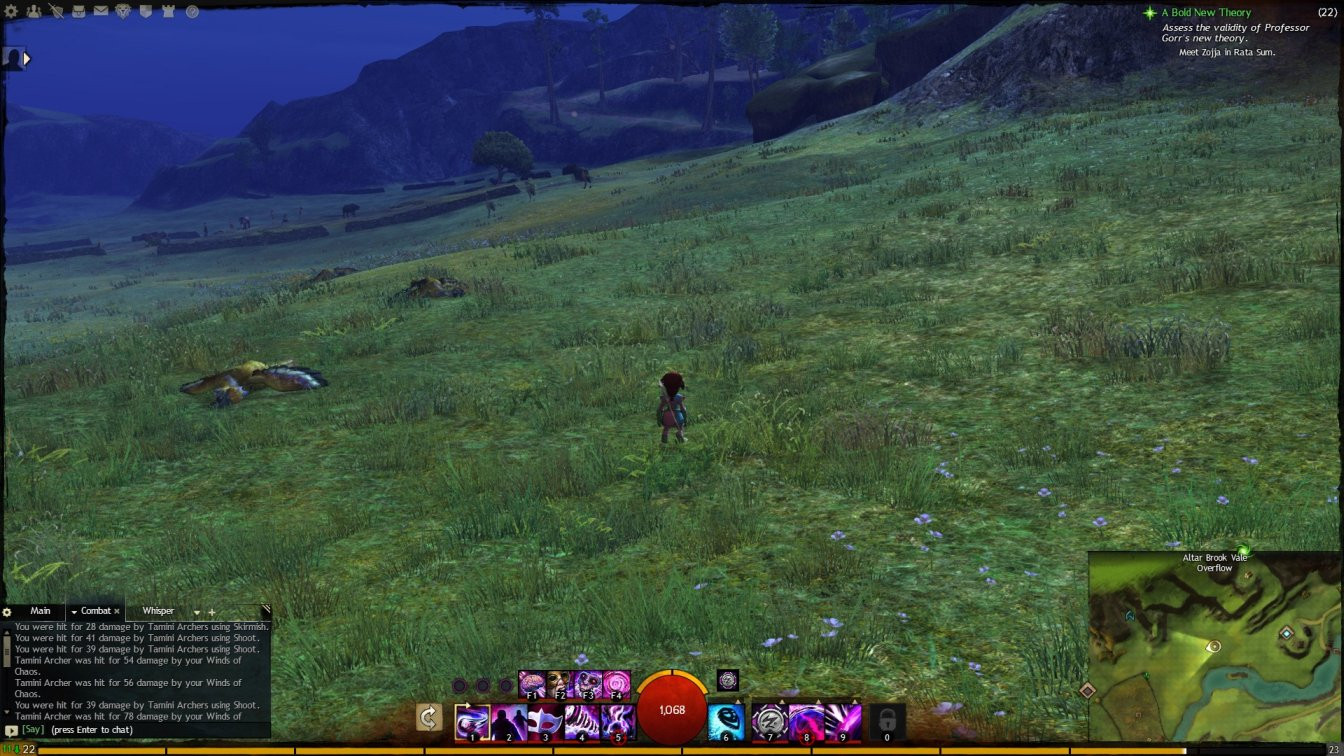Open the inventory bag icon

click(79, 12)
